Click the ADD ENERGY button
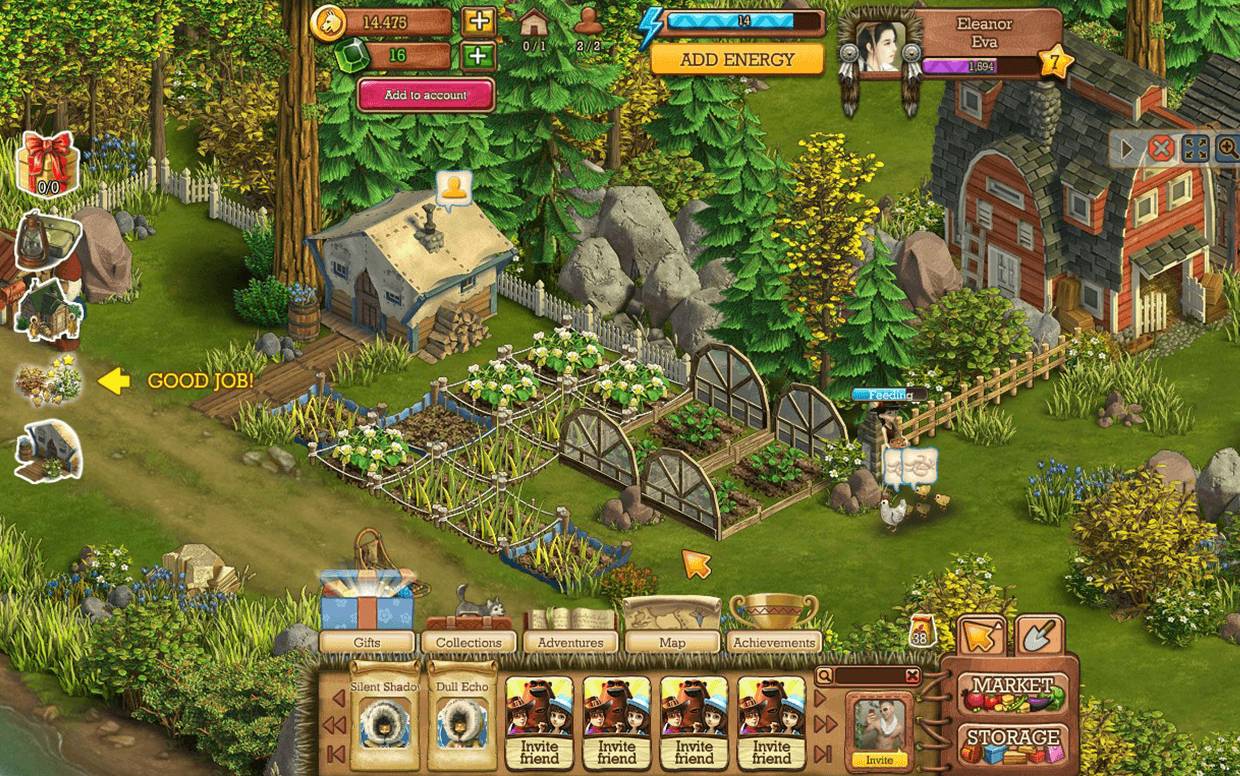 click(x=737, y=59)
